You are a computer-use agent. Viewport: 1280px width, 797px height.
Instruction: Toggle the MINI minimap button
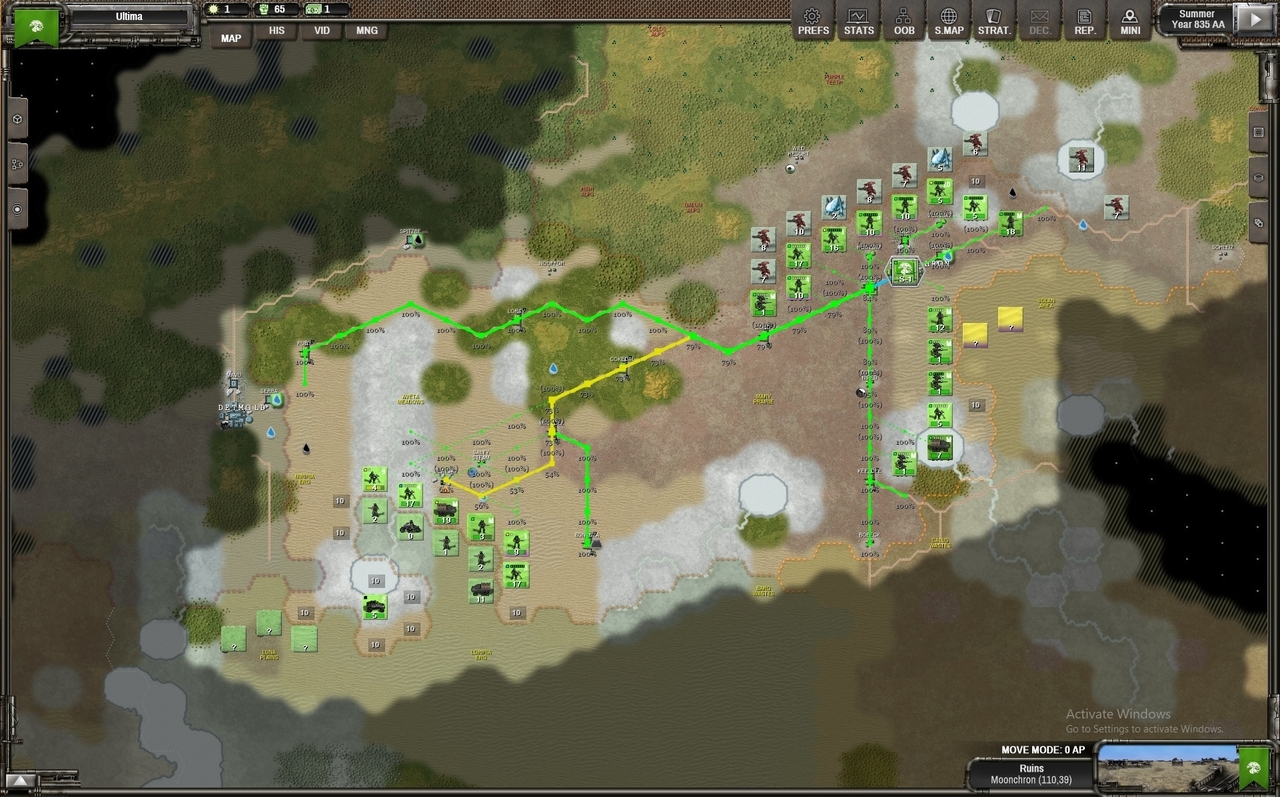point(1130,20)
